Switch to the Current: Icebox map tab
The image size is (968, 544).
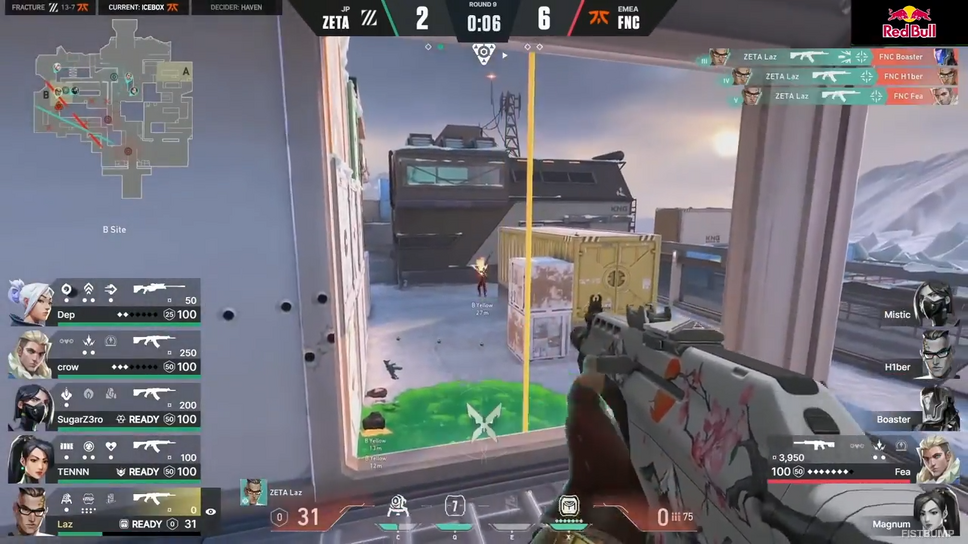pos(143,8)
